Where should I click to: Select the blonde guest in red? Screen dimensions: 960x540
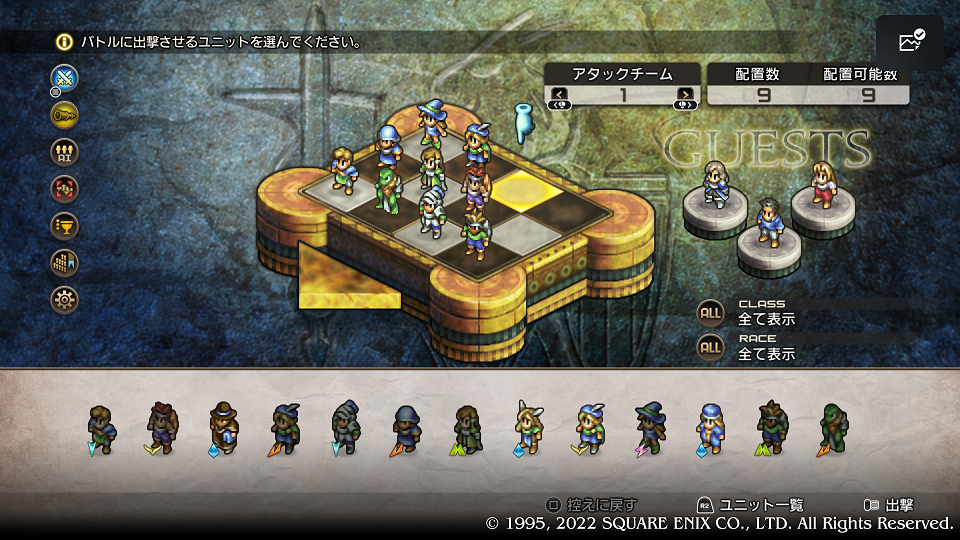pyautogui.click(x=823, y=184)
